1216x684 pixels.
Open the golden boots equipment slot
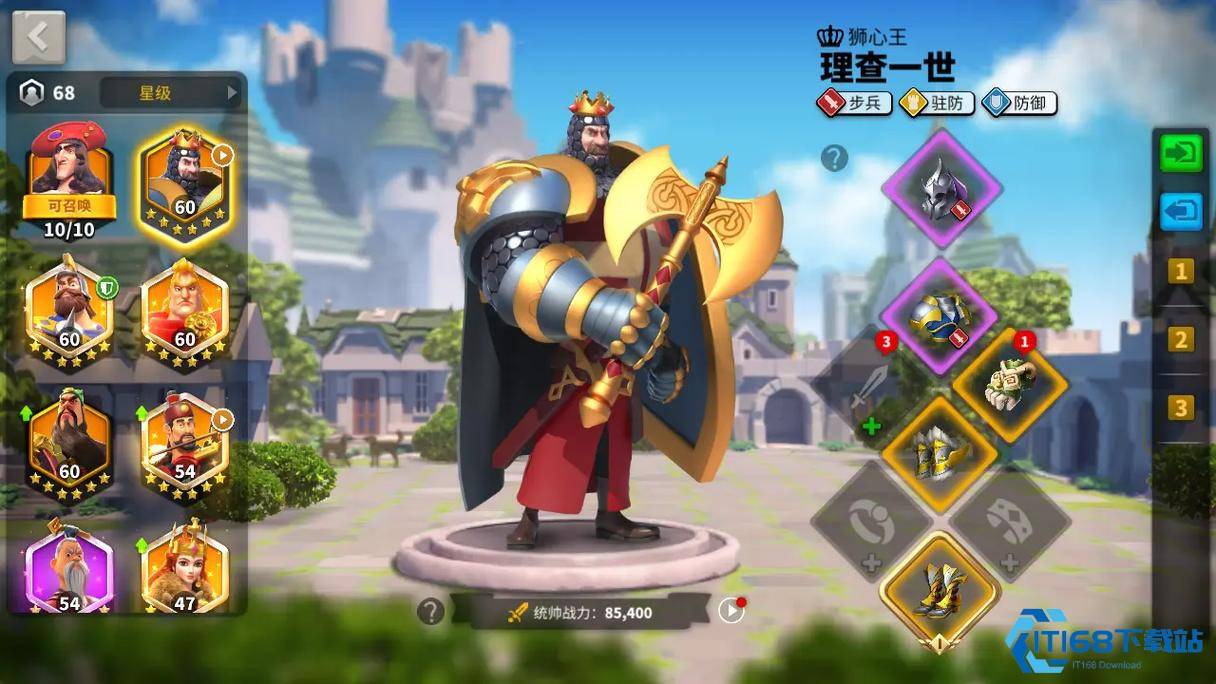pyautogui.click(x=939, y=592)
